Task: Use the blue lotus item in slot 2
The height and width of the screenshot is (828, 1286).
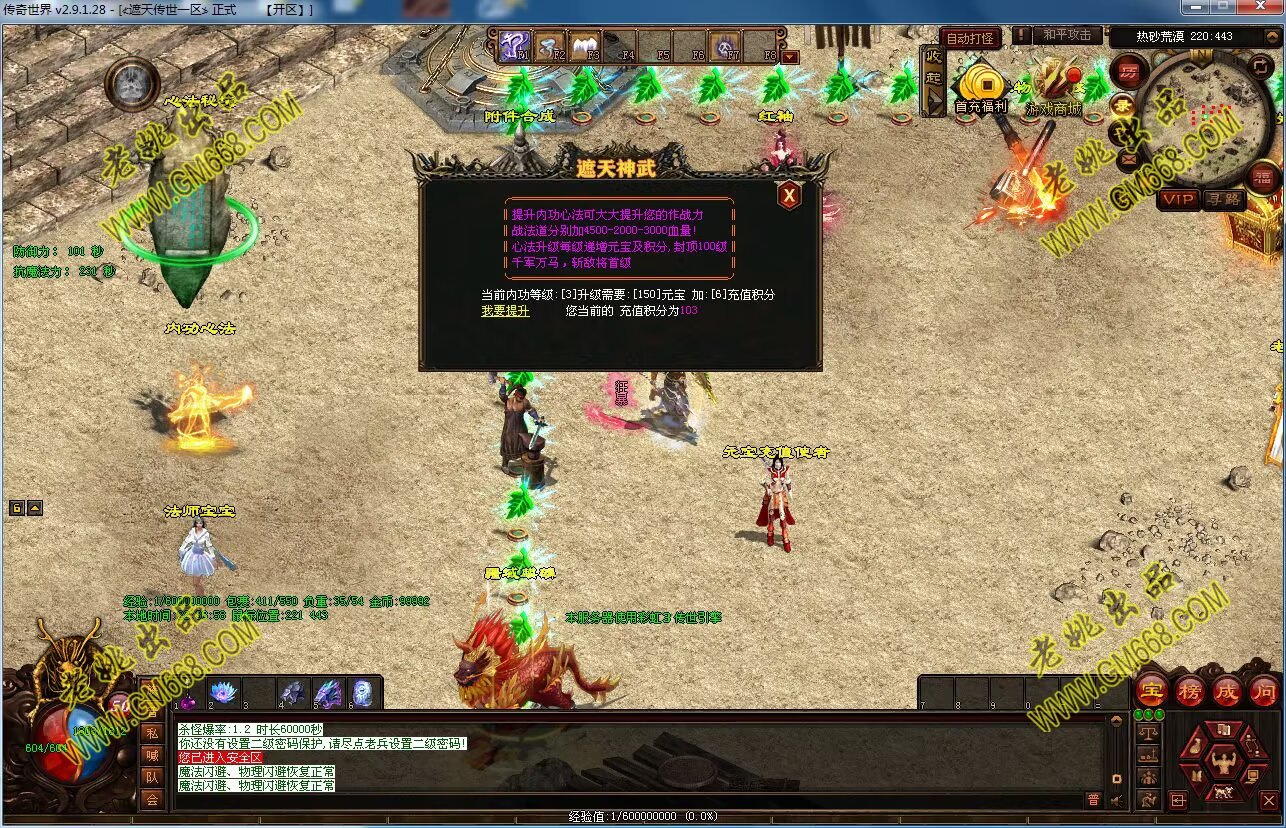Action: coord(221,693)
